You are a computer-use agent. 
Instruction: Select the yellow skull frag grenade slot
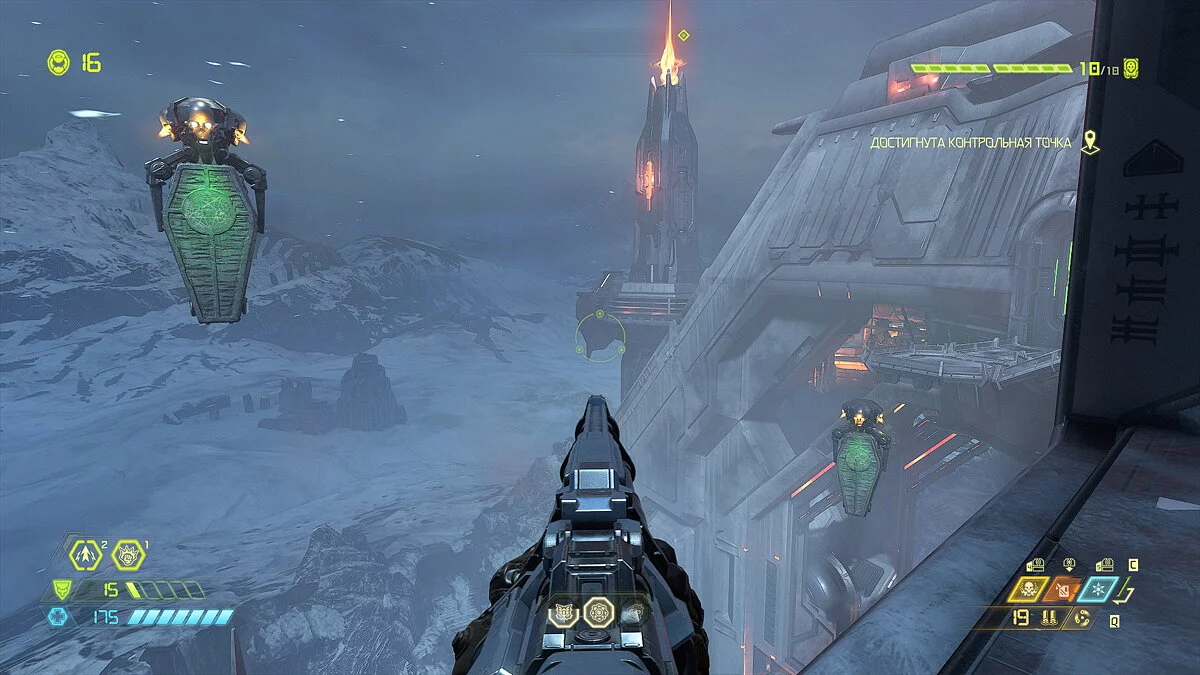1027,589
